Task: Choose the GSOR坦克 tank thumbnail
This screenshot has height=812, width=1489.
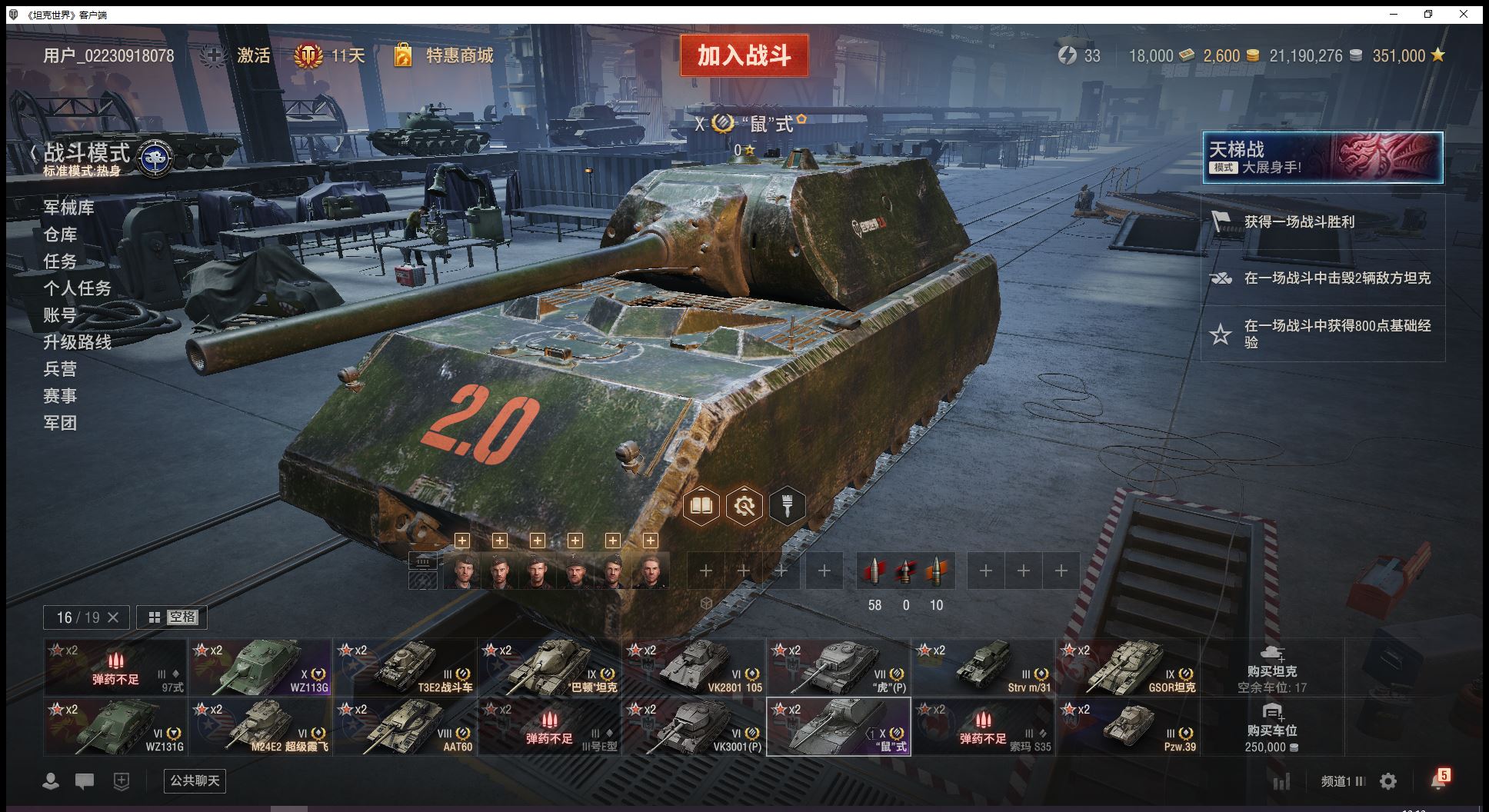Action: click(1128, 667)
